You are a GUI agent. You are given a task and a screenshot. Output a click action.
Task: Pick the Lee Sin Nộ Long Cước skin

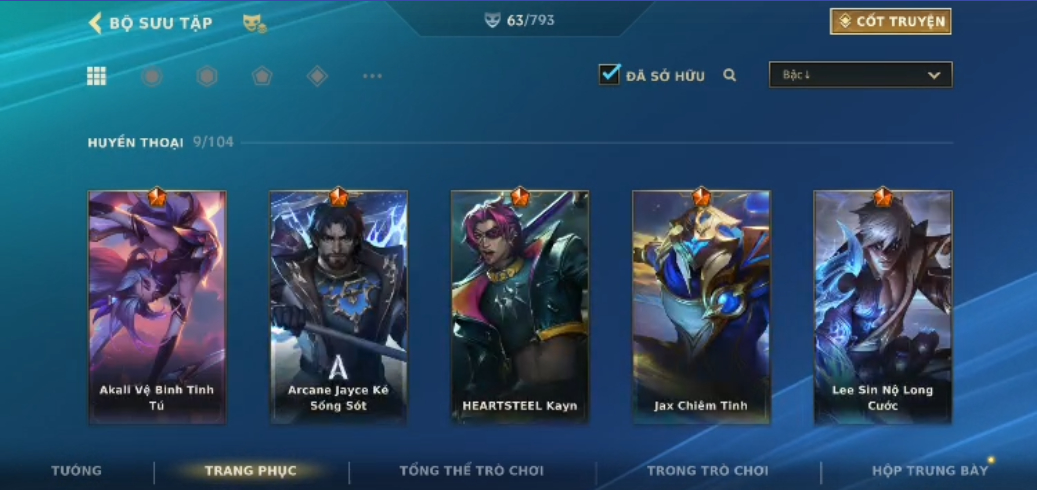pos(883,307)
